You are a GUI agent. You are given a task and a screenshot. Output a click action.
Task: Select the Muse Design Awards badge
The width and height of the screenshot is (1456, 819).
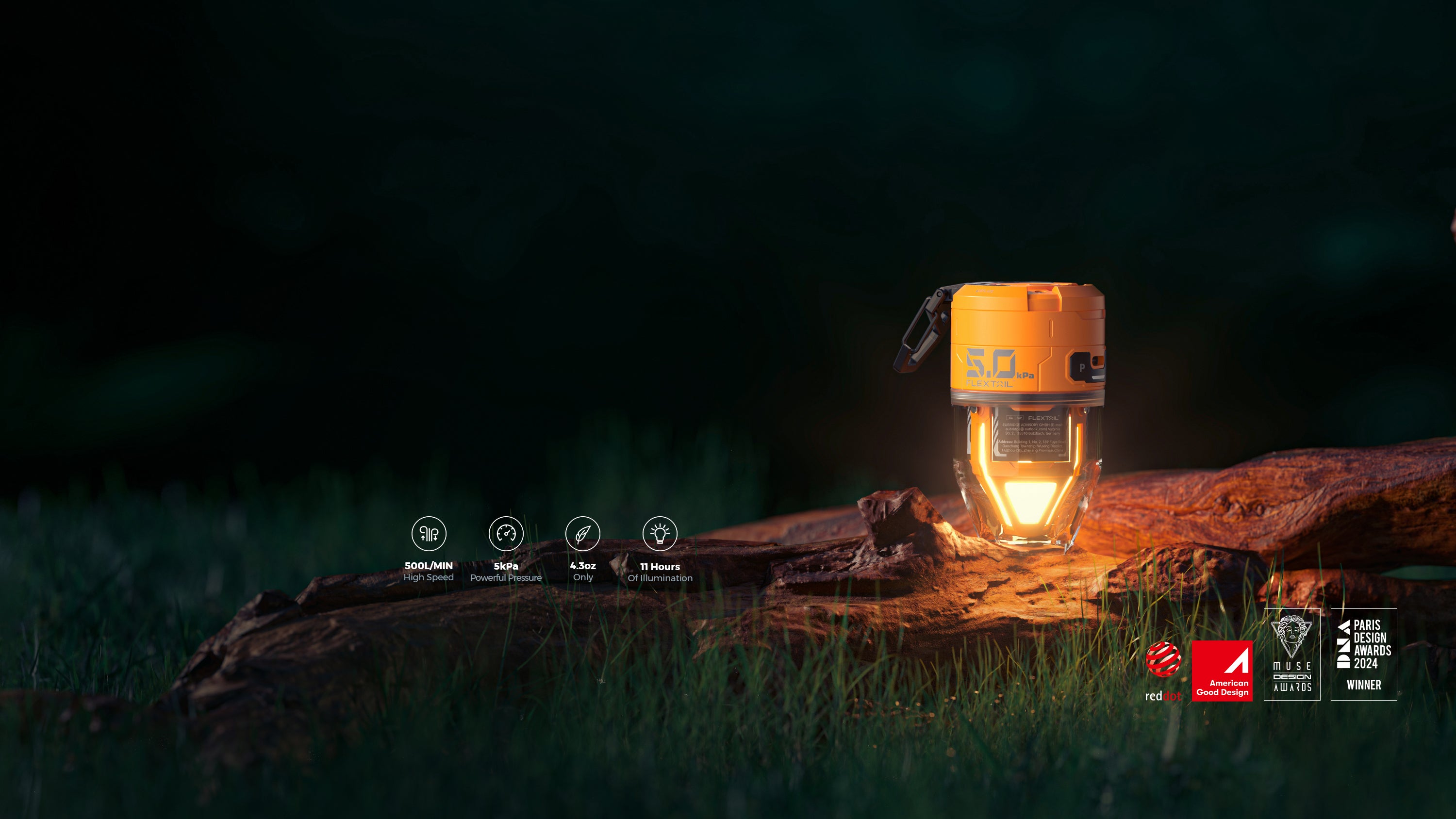pos(1292,654)
